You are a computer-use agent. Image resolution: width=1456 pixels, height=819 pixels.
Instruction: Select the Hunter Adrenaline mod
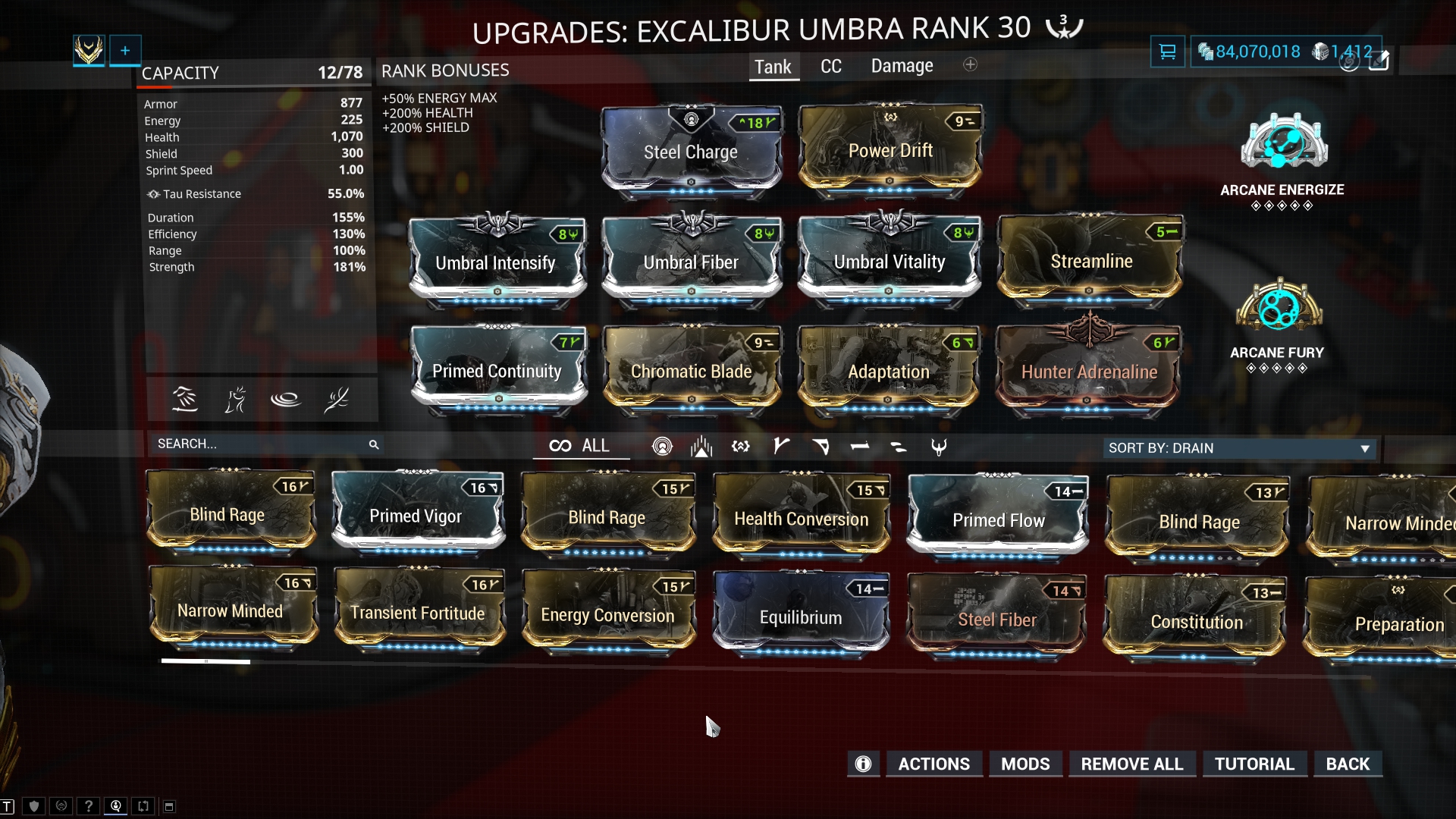point(1089,372)
